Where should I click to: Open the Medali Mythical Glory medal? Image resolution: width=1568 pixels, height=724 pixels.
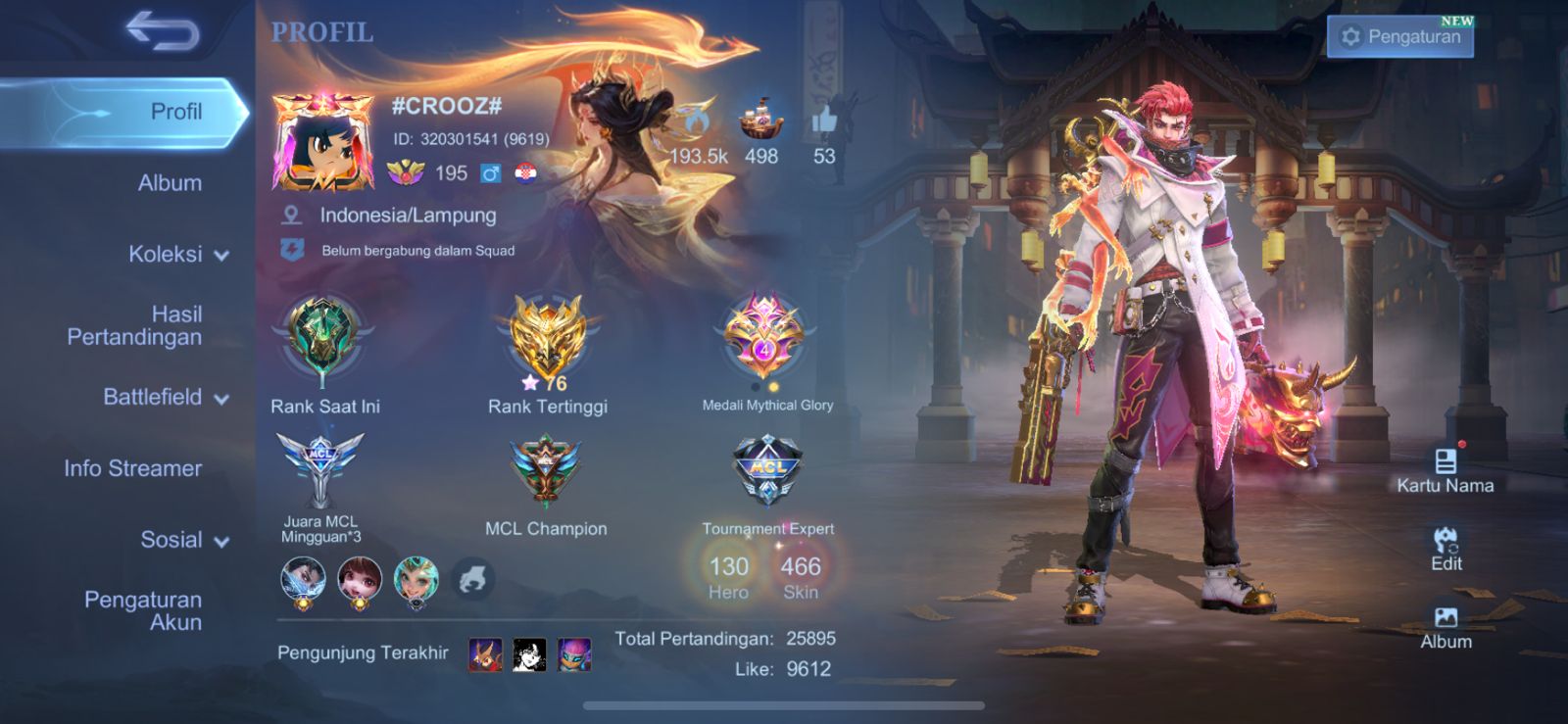click(764, 338)
